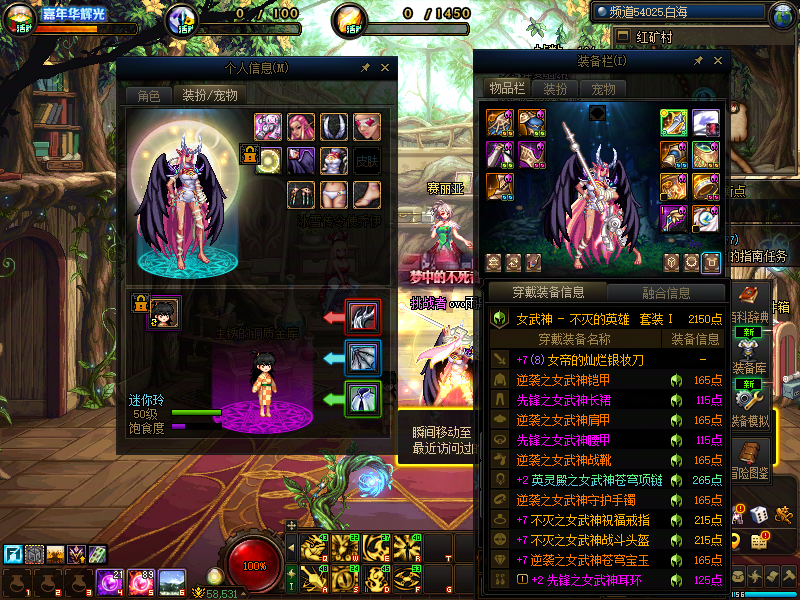This screenshot has height=600, width=800.
Task: Switch to the 装扮 tab in 装备栏
Action: 556,88
